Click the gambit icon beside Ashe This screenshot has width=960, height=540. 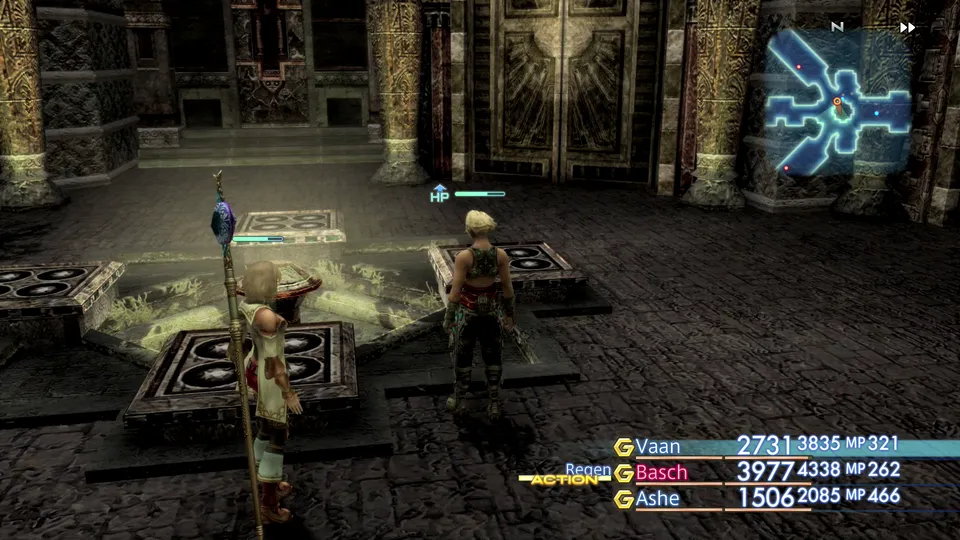coord(624,499)
